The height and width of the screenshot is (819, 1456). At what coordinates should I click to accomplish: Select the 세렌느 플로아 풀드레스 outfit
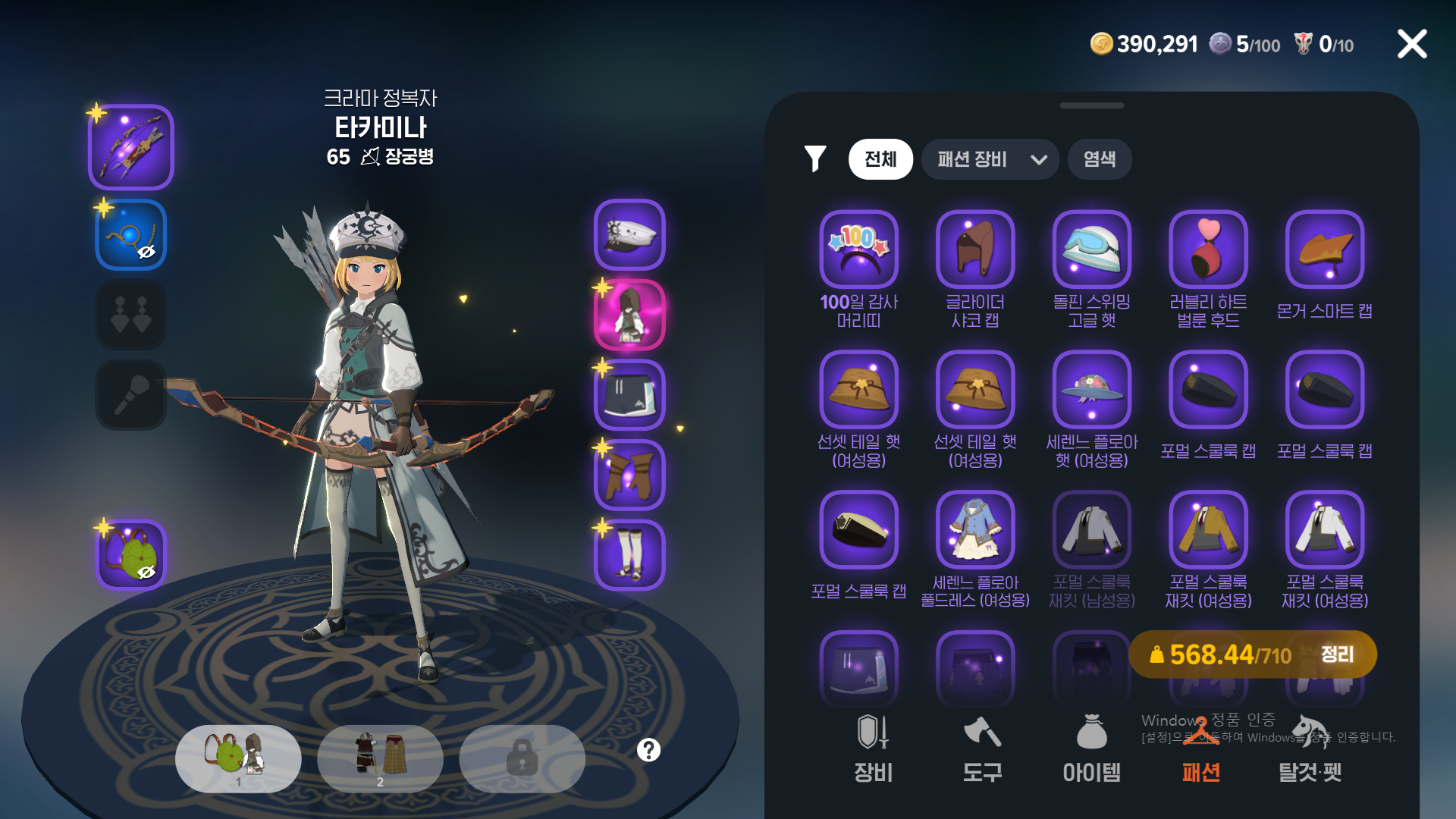(975, 530)
